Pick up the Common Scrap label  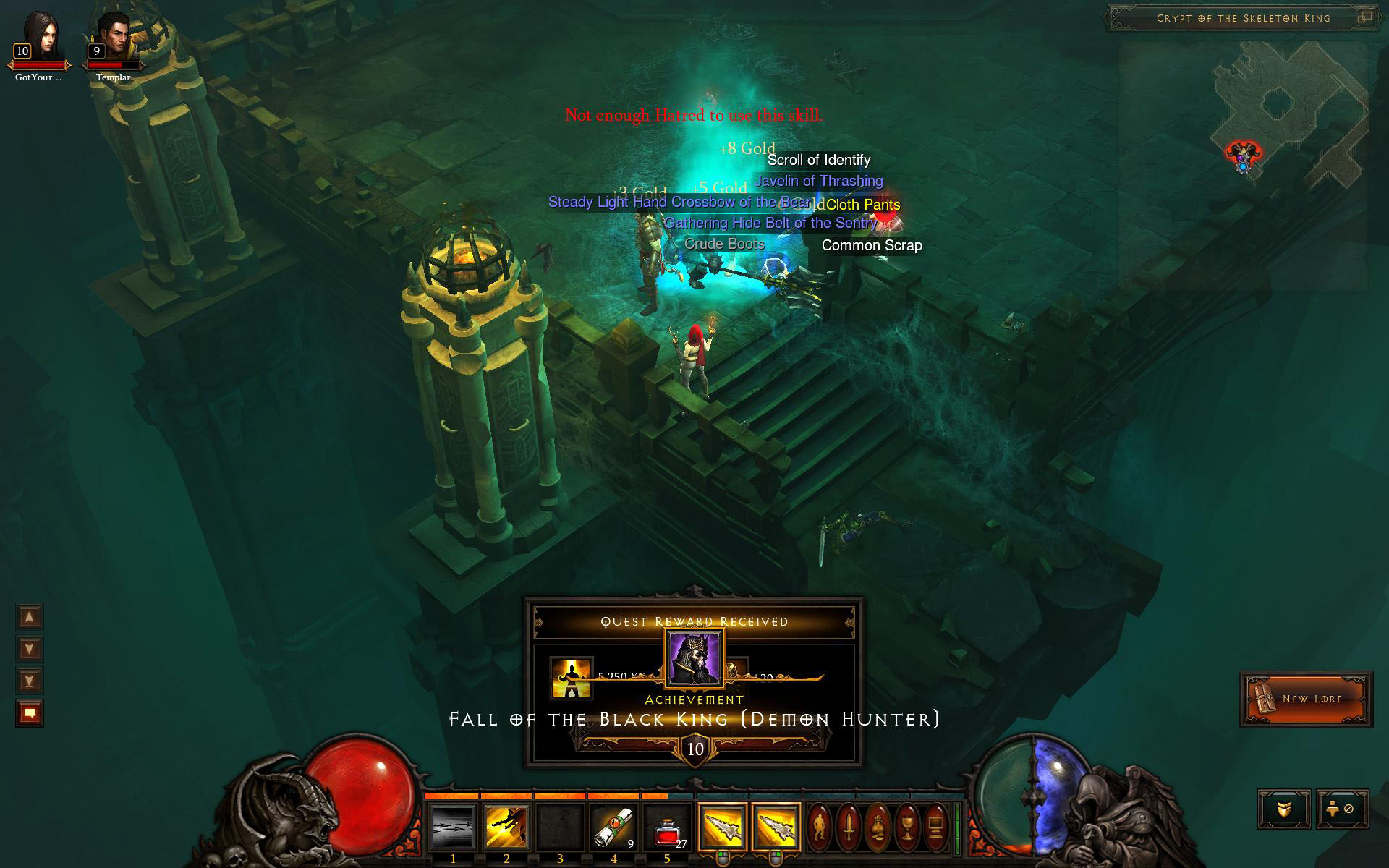point(871,245)
